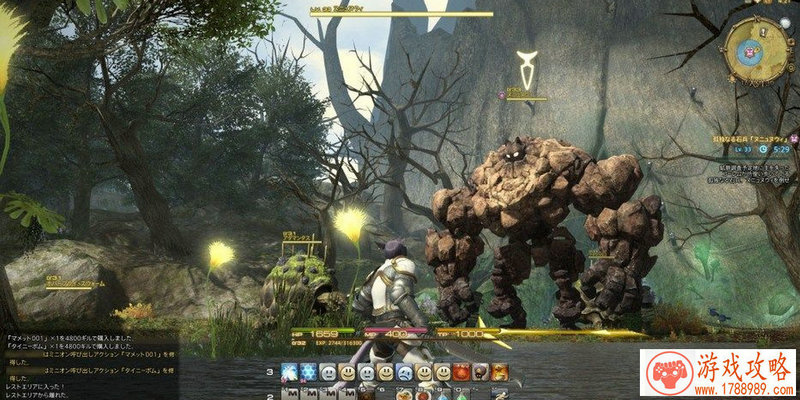The width and height of the screenshot is (800, 400).
Task: Activate the blue hexagon ability icon
Action: 309,373
